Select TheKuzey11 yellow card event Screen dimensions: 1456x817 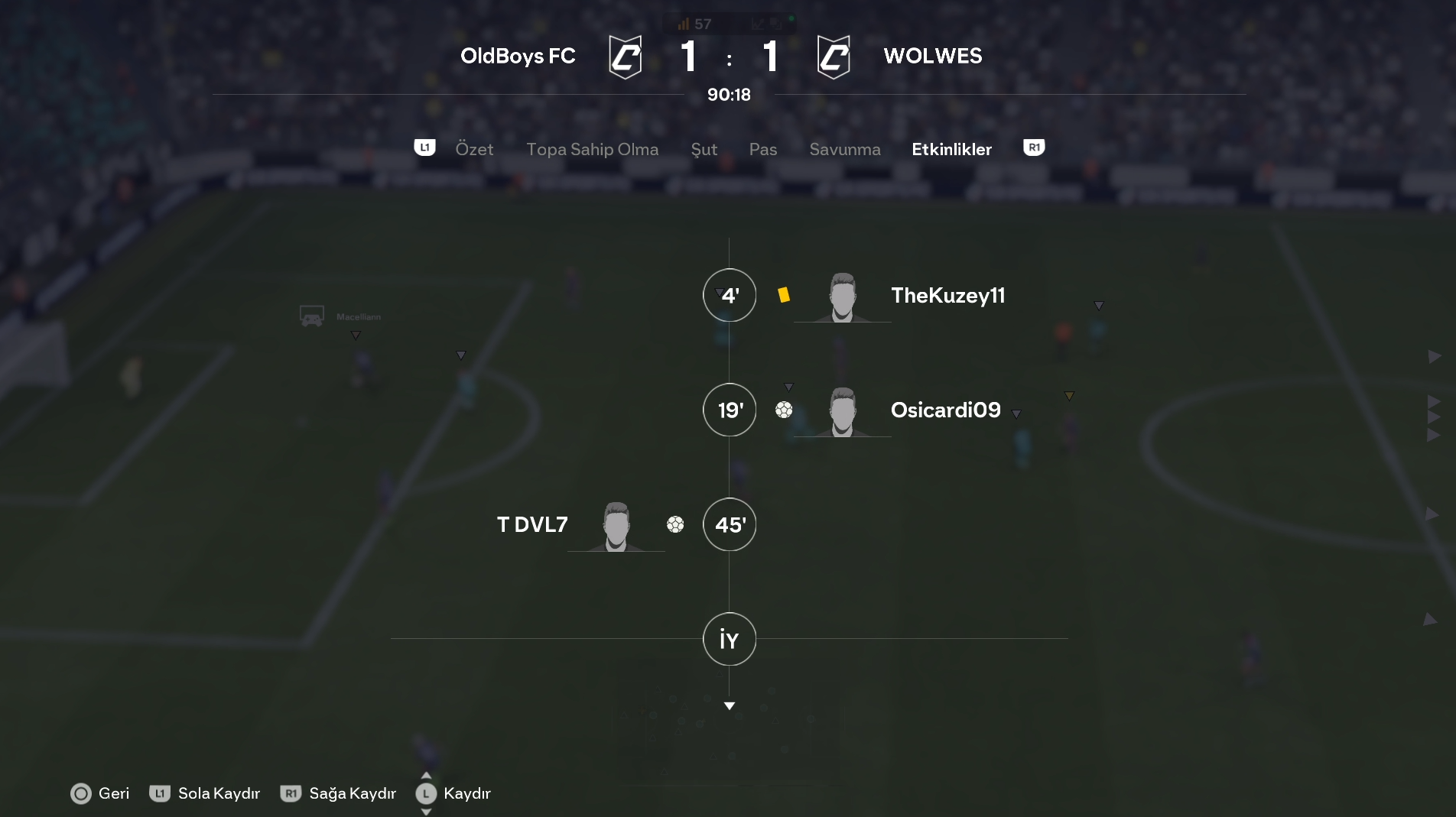[947, 296]
